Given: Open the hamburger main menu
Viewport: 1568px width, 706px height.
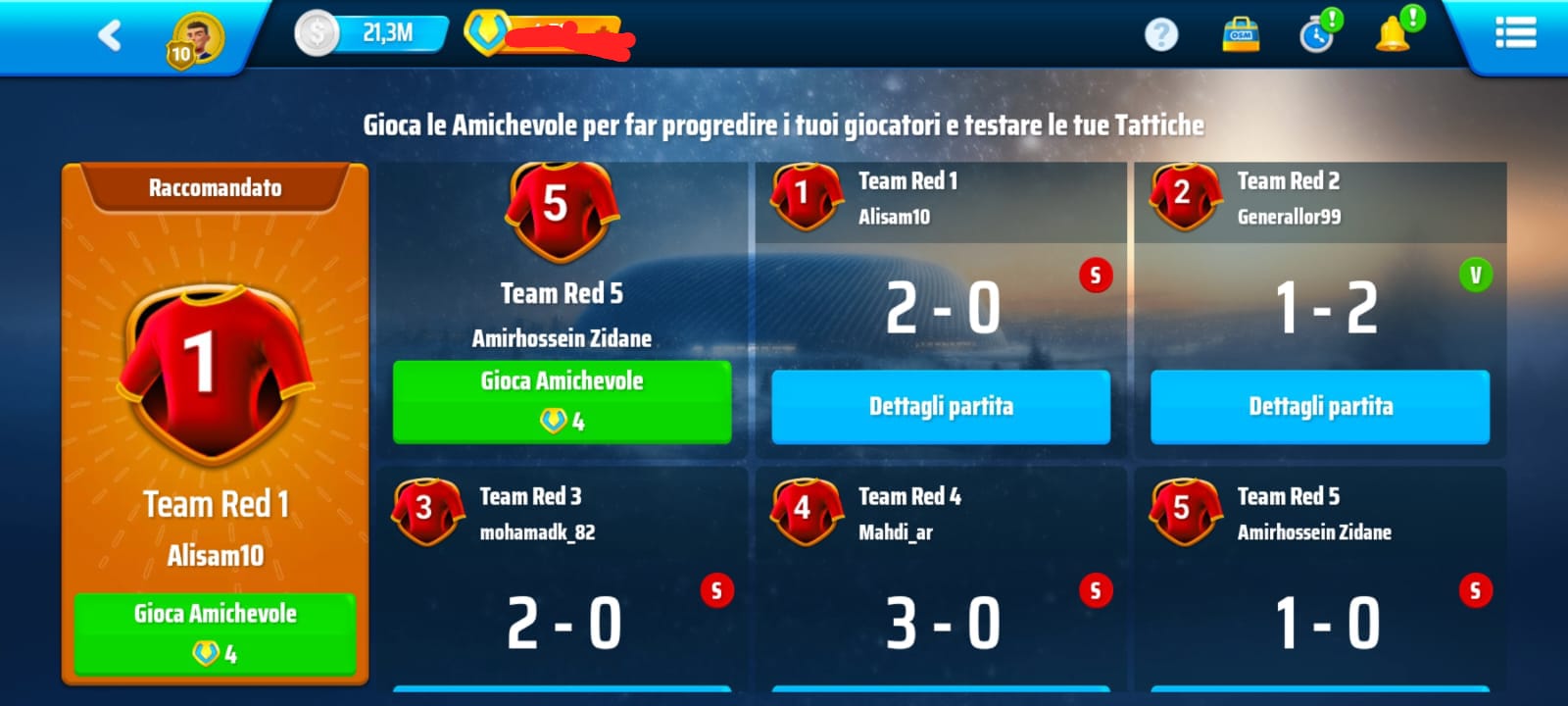Looking at the screenshot, I should pyautogui.click(x=1515, y=34).
